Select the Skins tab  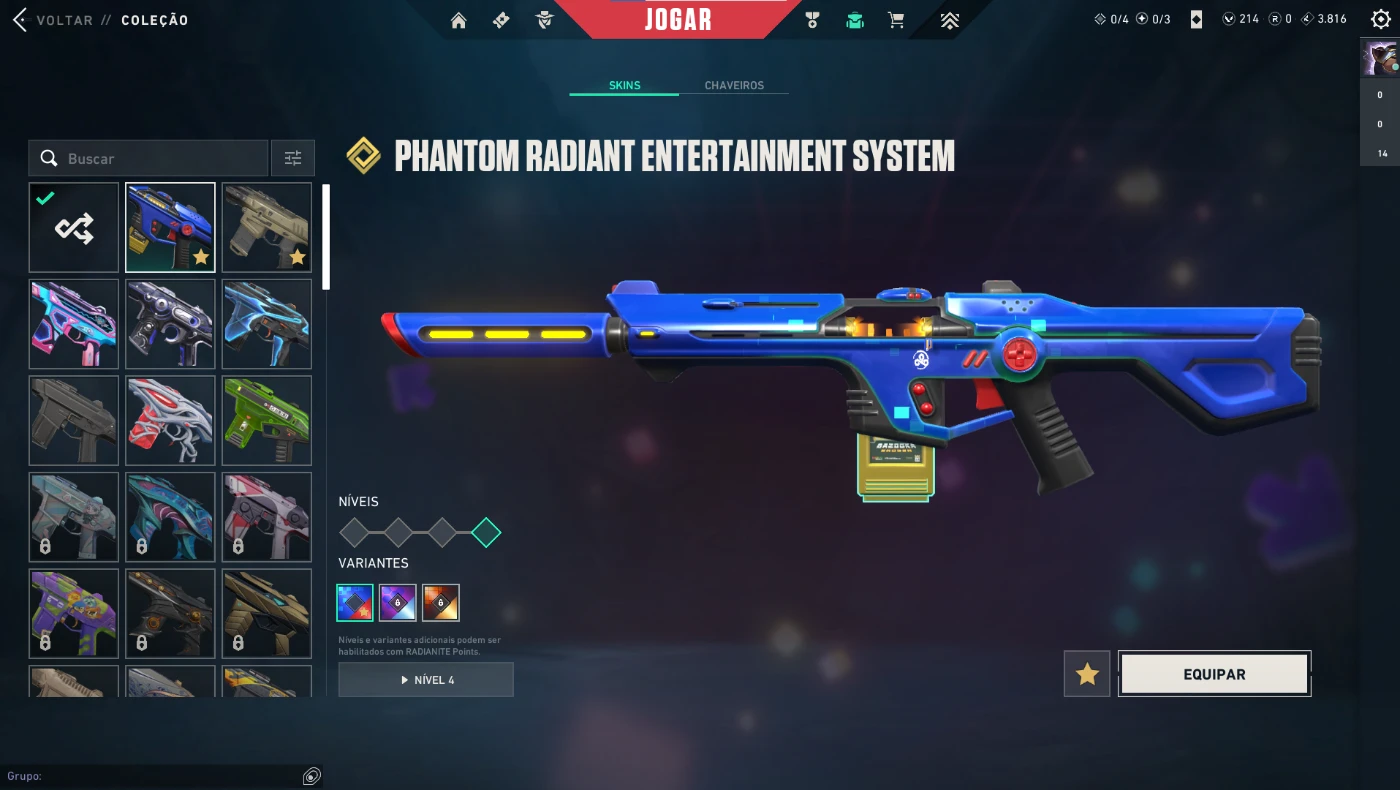[624, 85]
